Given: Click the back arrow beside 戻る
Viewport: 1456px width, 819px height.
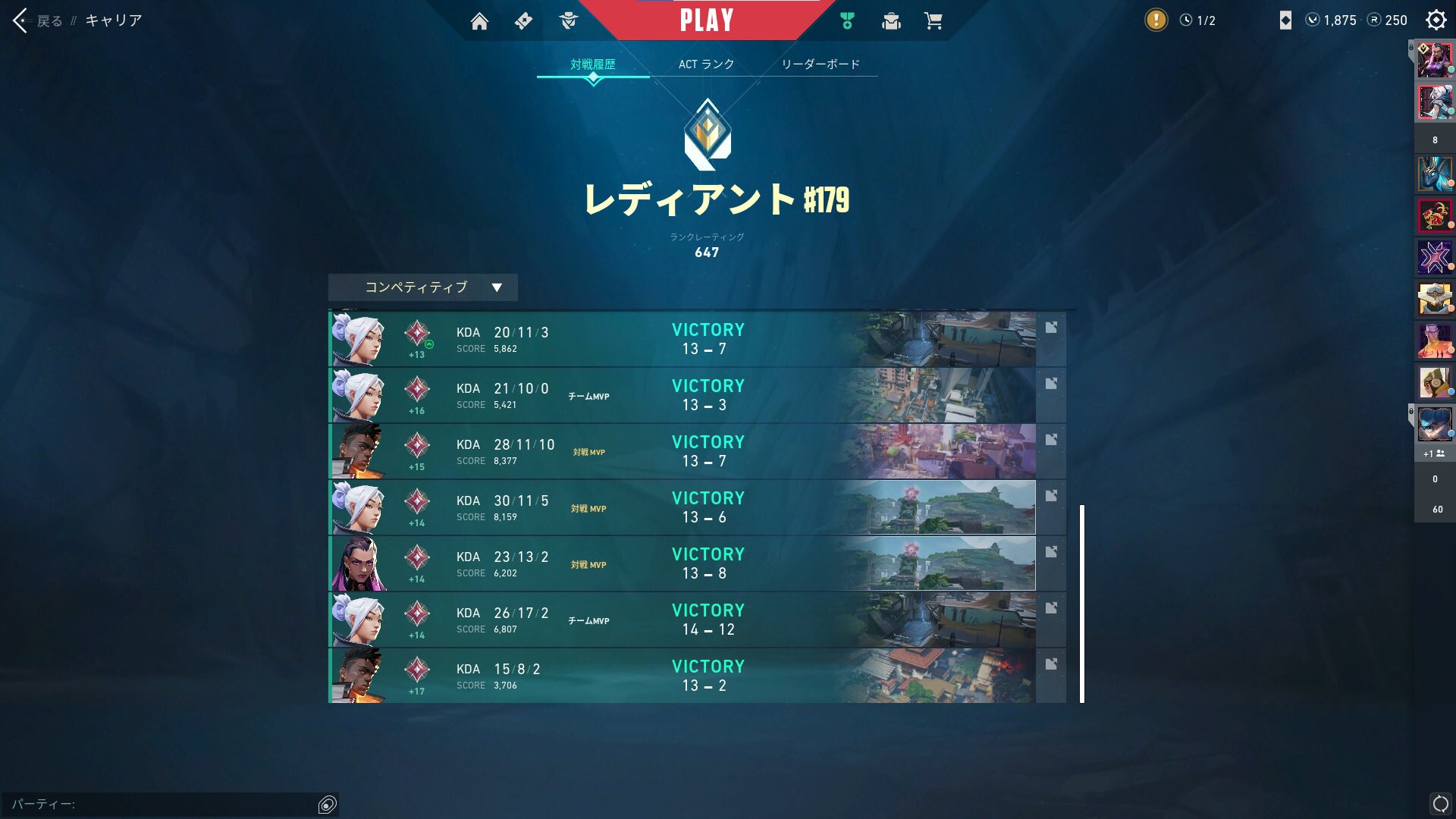Looking at the screenshot, I should [18, 20].
